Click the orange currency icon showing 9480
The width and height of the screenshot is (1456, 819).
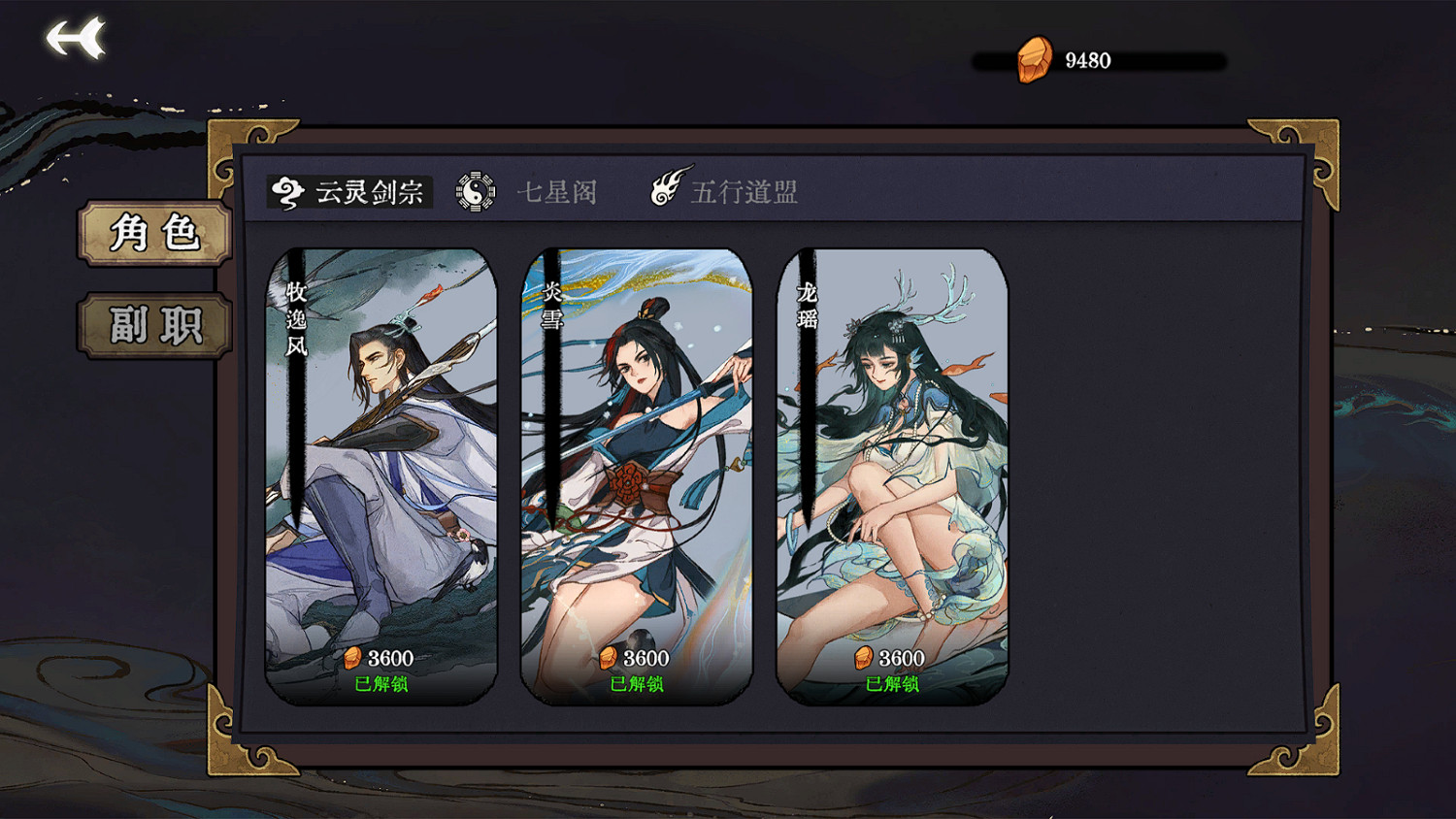point(1034,56)
